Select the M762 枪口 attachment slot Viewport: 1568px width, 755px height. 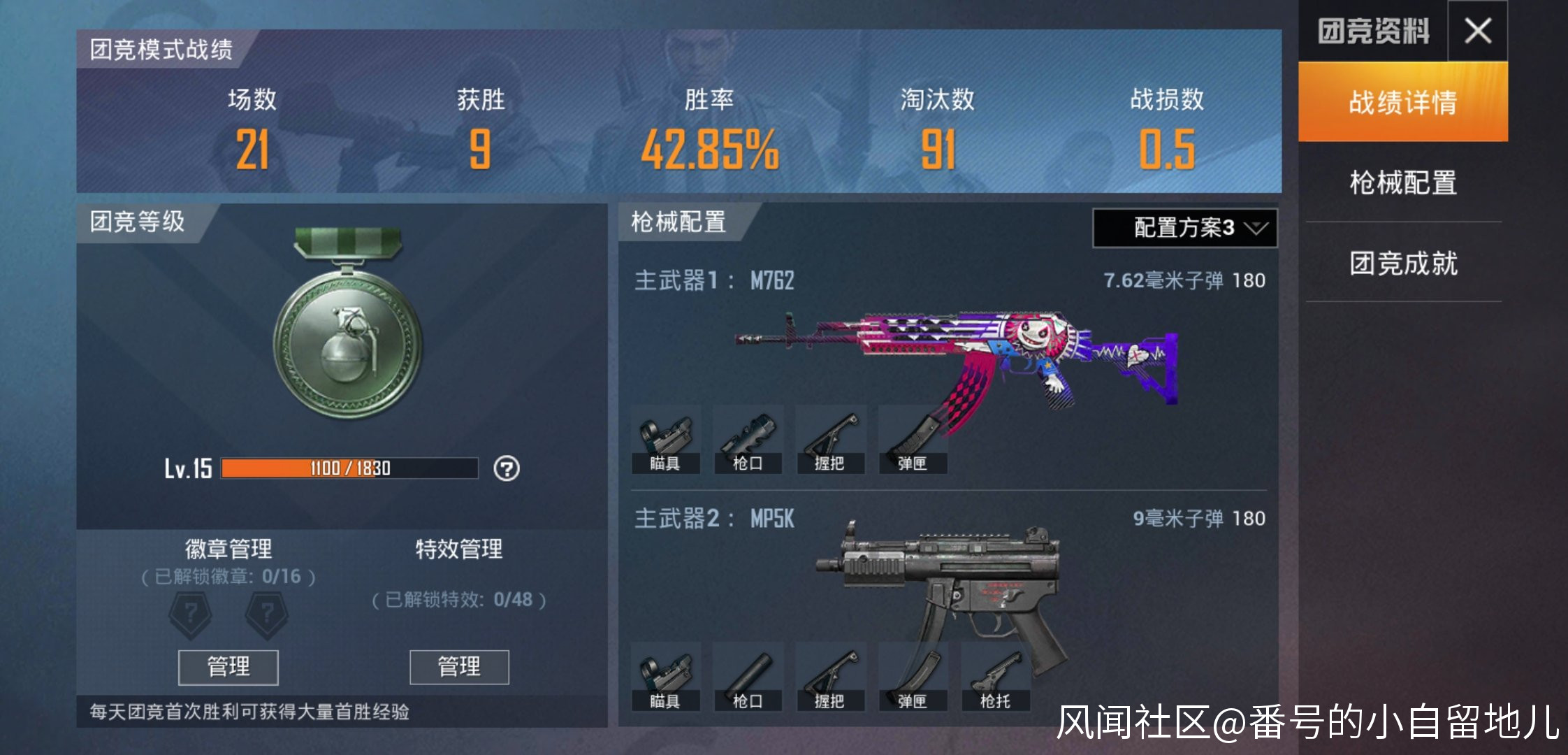[x=748, y=440]
